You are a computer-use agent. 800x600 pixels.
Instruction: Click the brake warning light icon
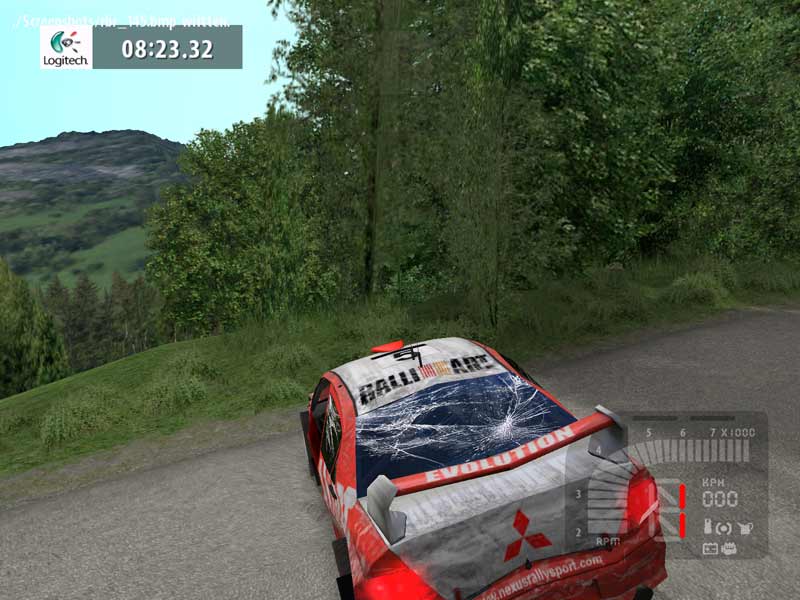[724, 527]
